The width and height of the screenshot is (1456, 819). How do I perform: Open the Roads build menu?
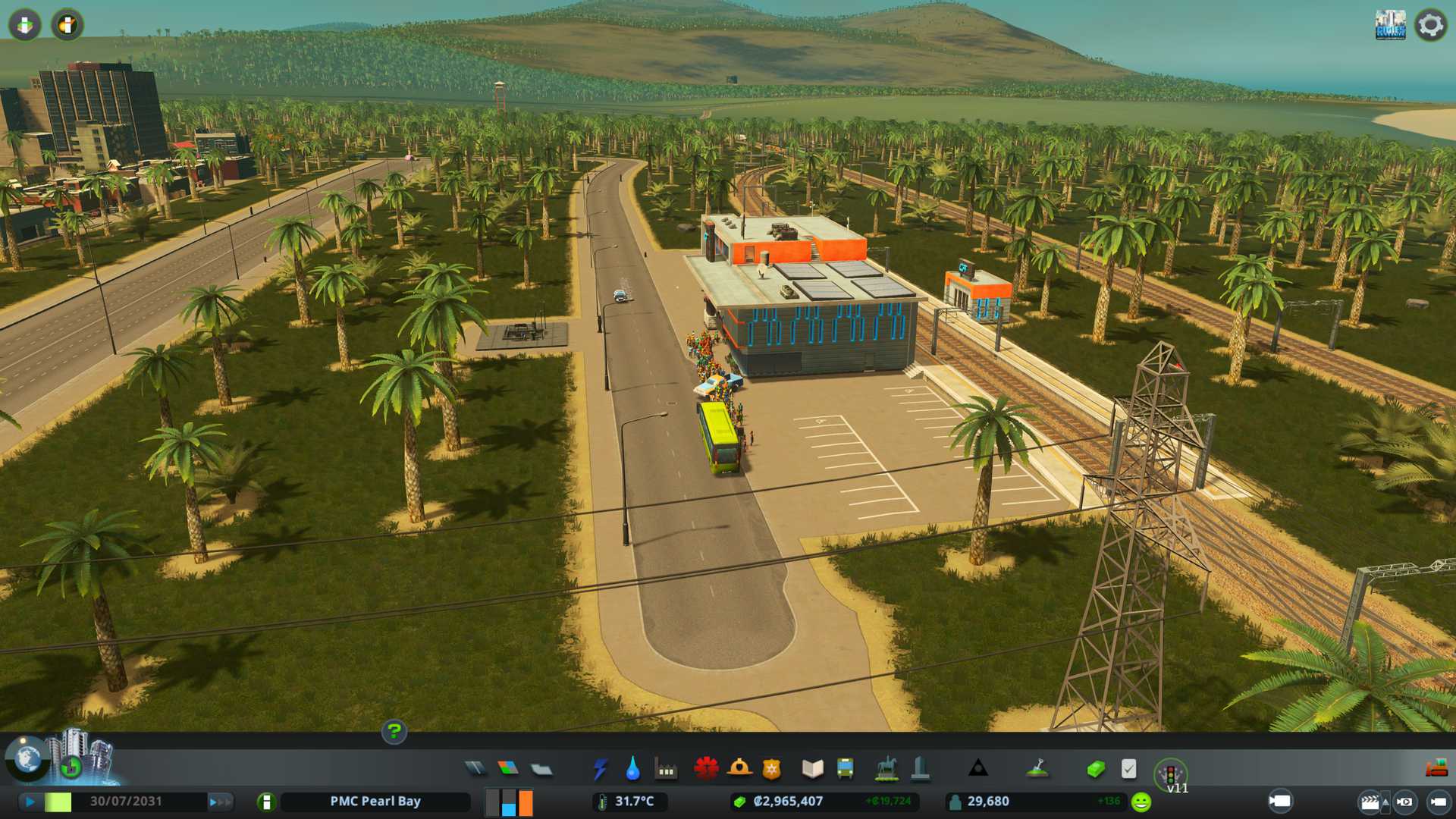tap(475, 769)
